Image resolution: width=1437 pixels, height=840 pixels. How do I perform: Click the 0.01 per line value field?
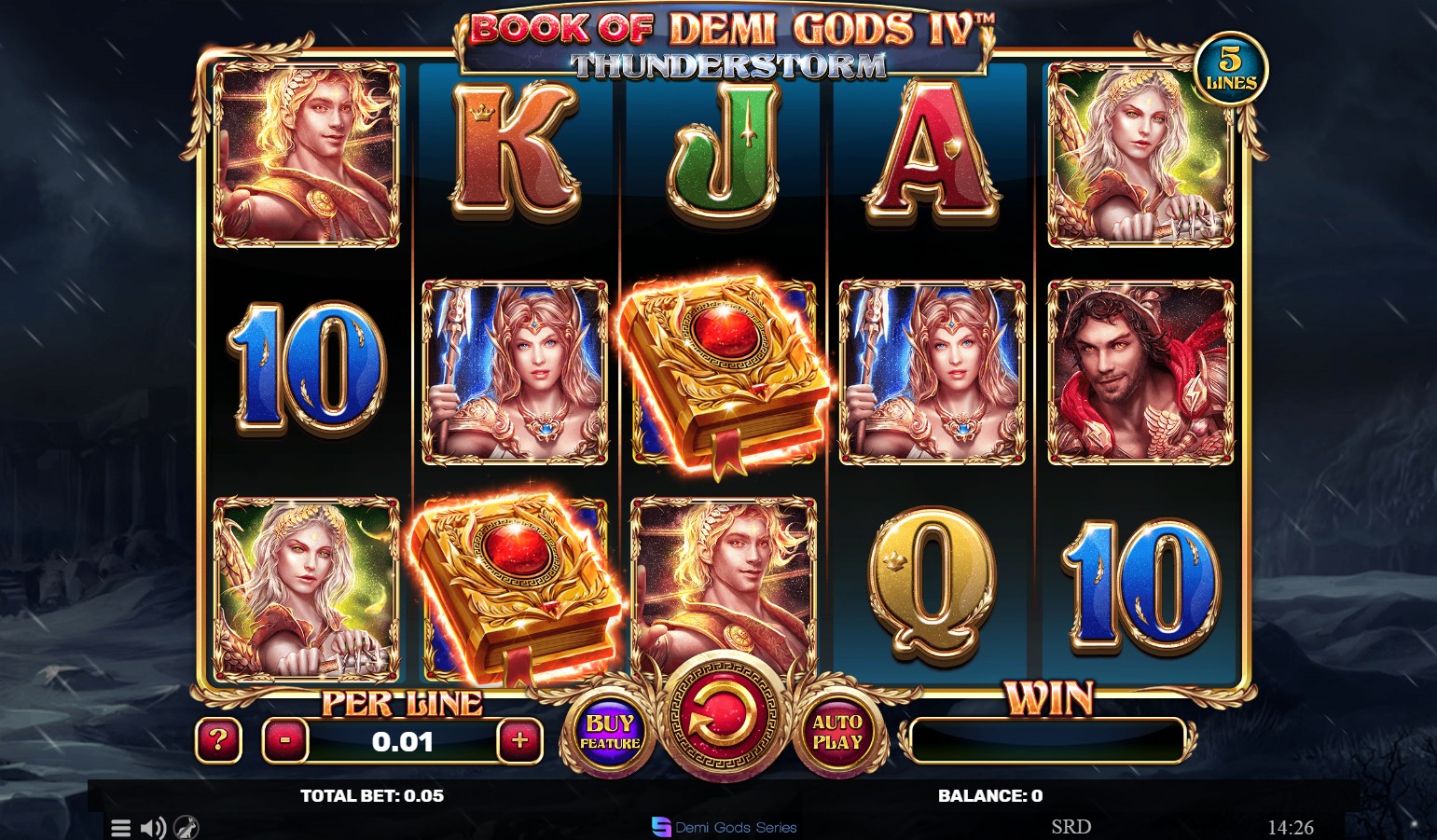click(402, 742)
